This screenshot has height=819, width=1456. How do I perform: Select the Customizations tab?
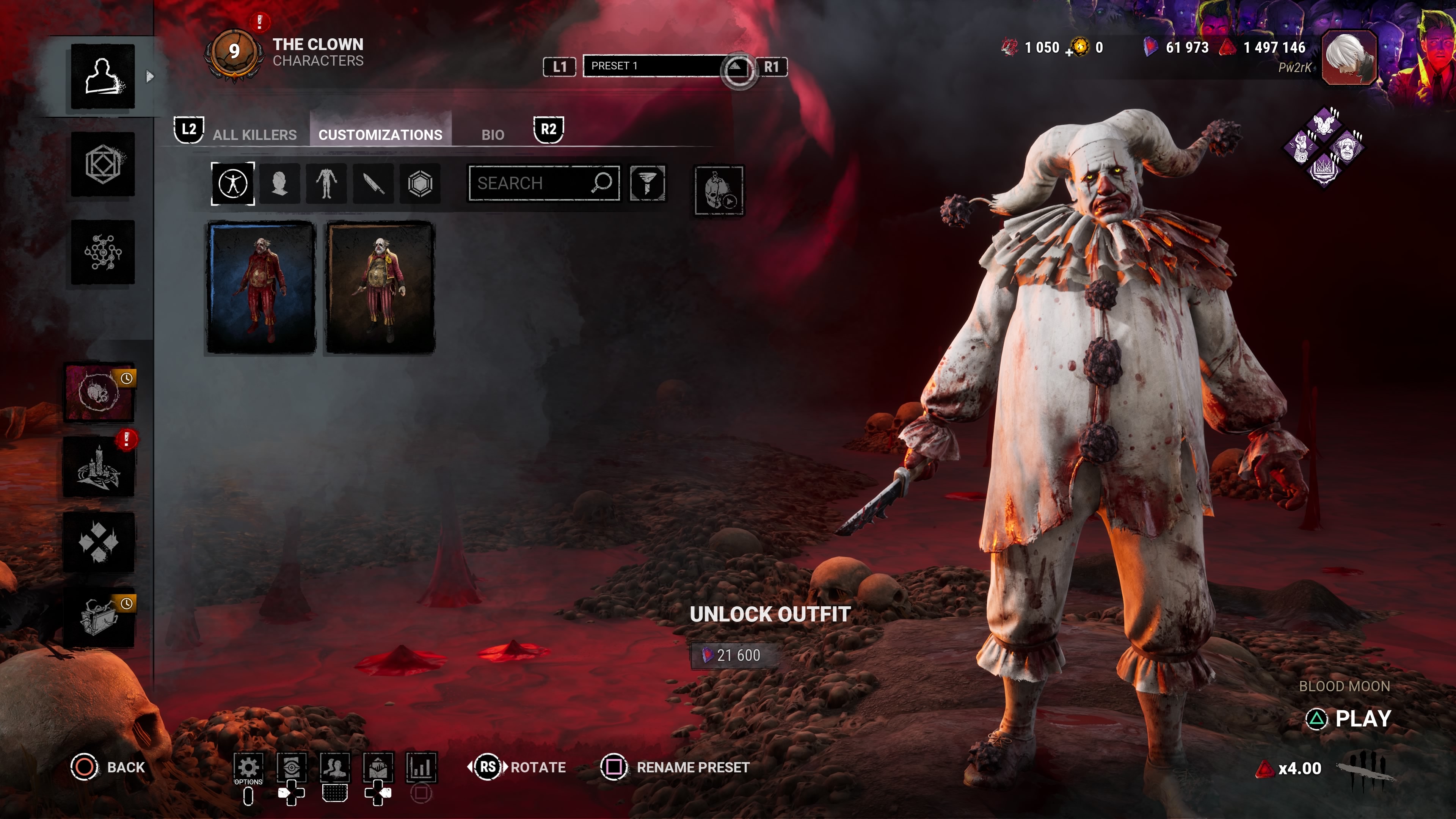pos(380,135)
